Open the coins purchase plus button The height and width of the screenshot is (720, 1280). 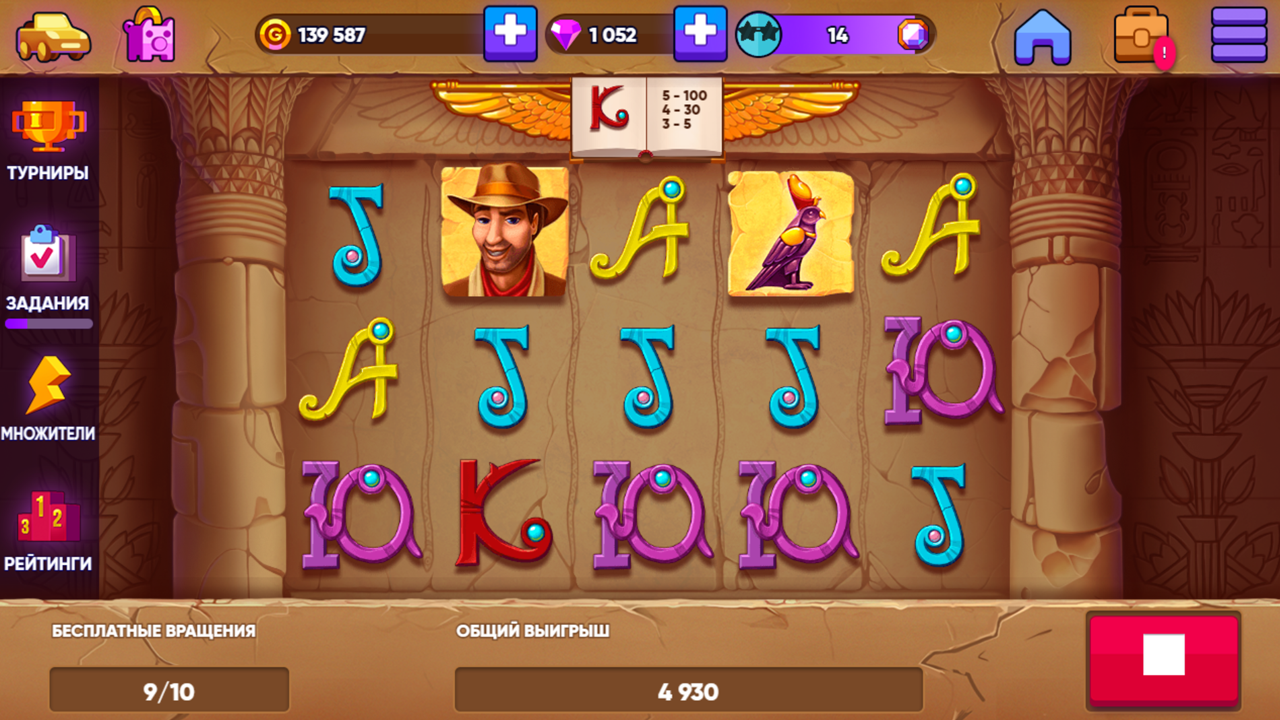tap(512, 35)
